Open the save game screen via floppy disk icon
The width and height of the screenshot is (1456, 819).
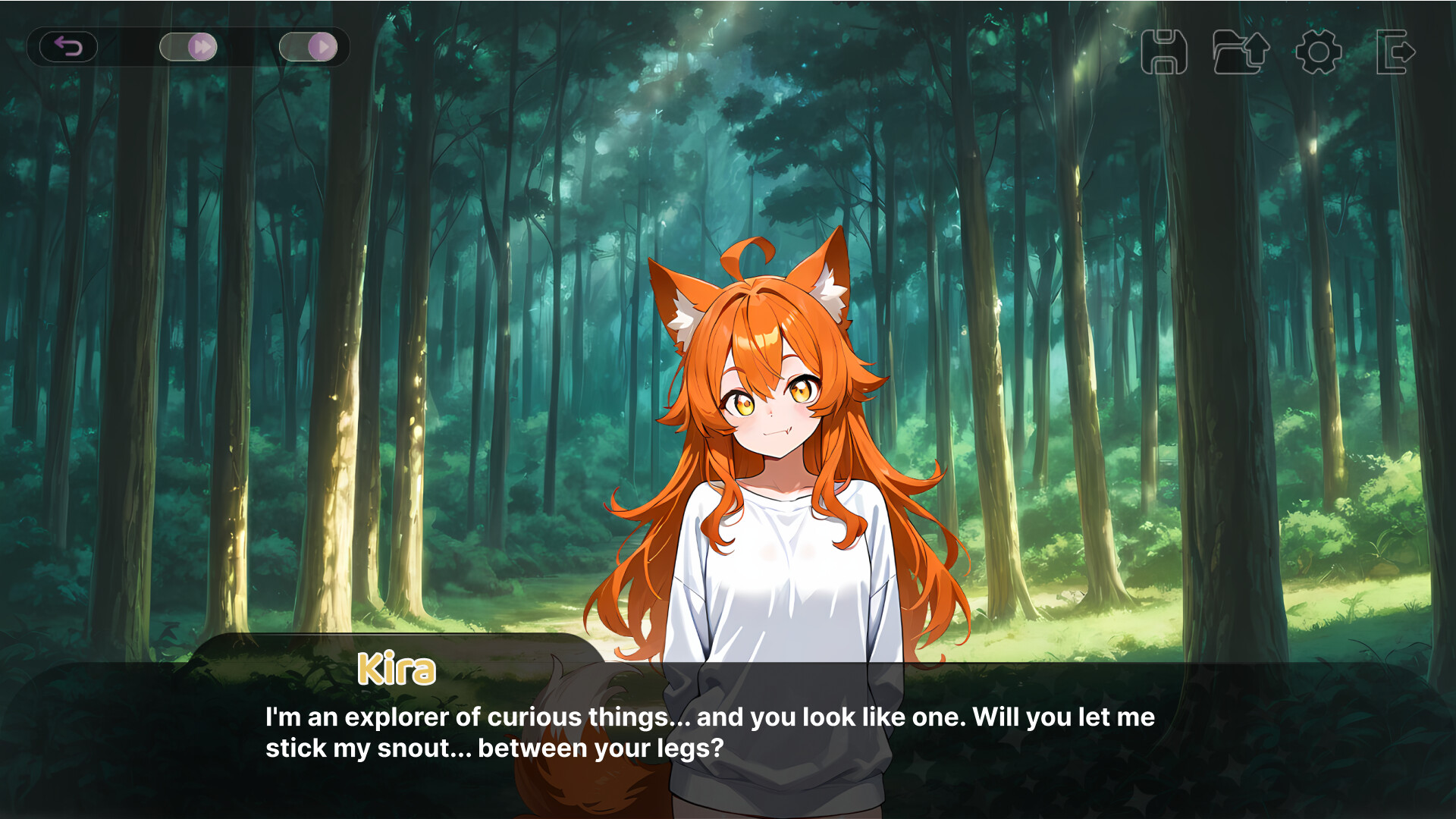click(x=1166, y=52)
